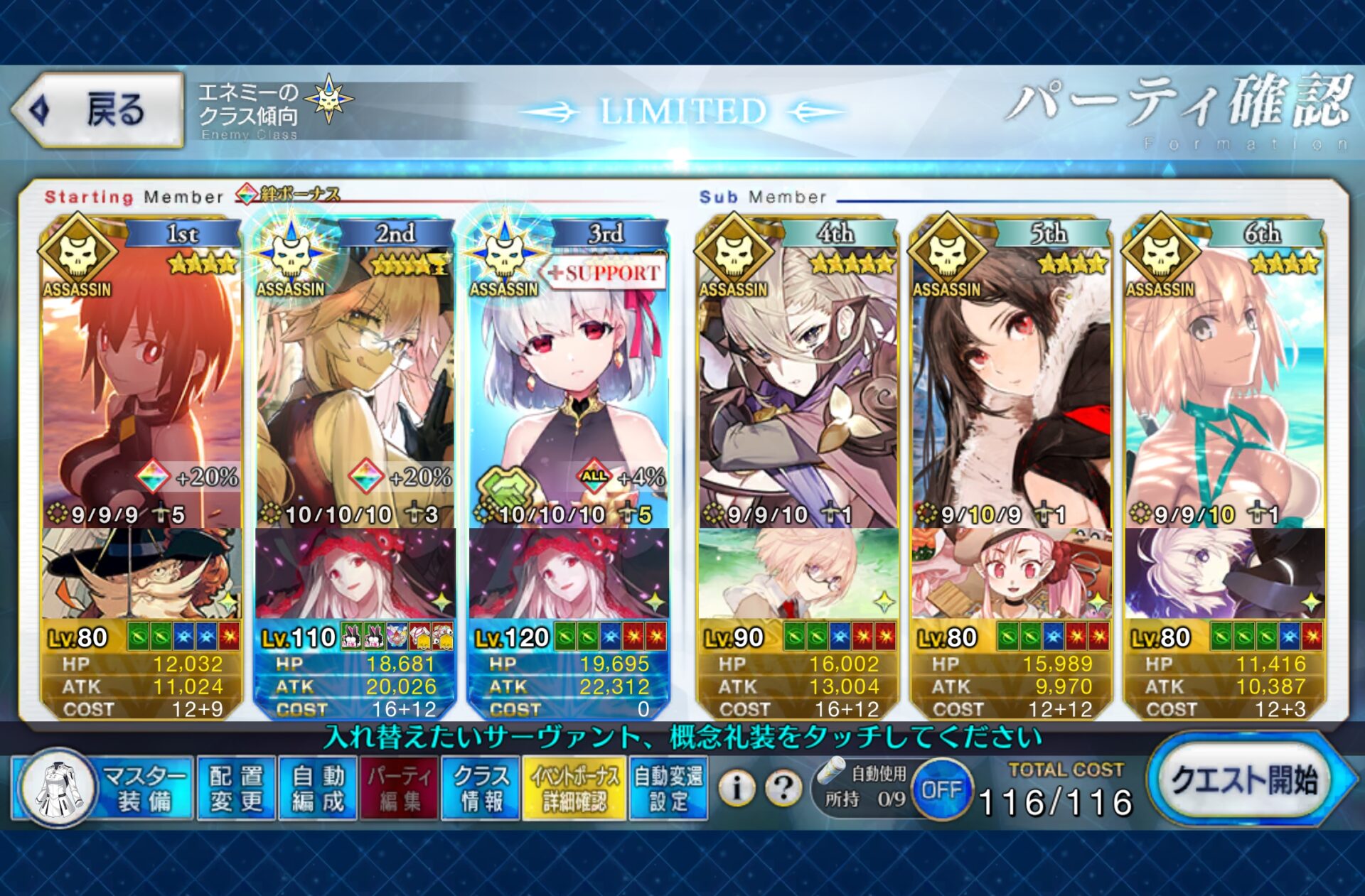Open 配置変更 to rearrange positions
1365x896 pixels.
tap(236, 788)
